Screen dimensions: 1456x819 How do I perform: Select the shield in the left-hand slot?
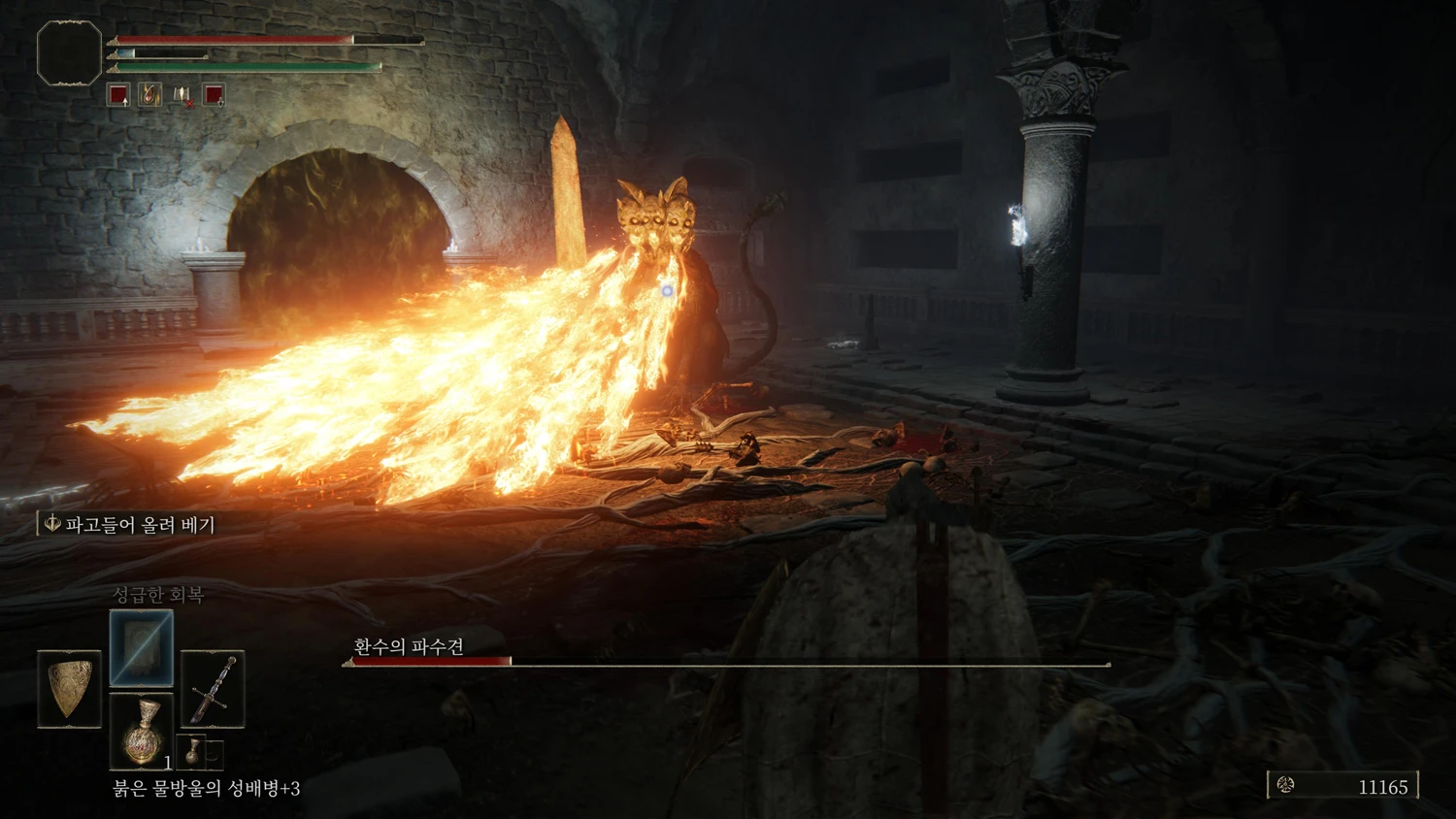click(x=69, y=689)
